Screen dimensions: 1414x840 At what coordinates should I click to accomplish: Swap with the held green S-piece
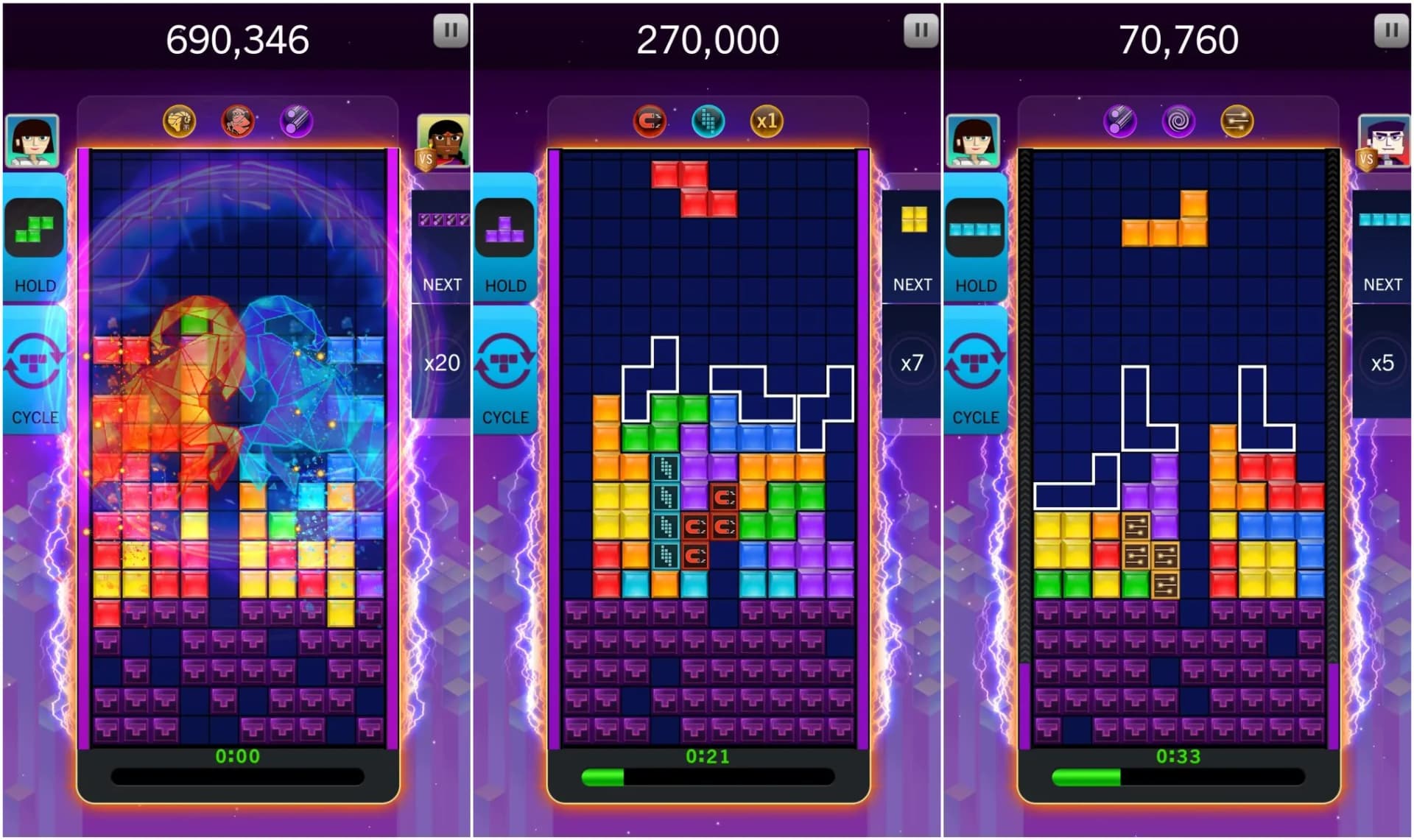[34, 228]
